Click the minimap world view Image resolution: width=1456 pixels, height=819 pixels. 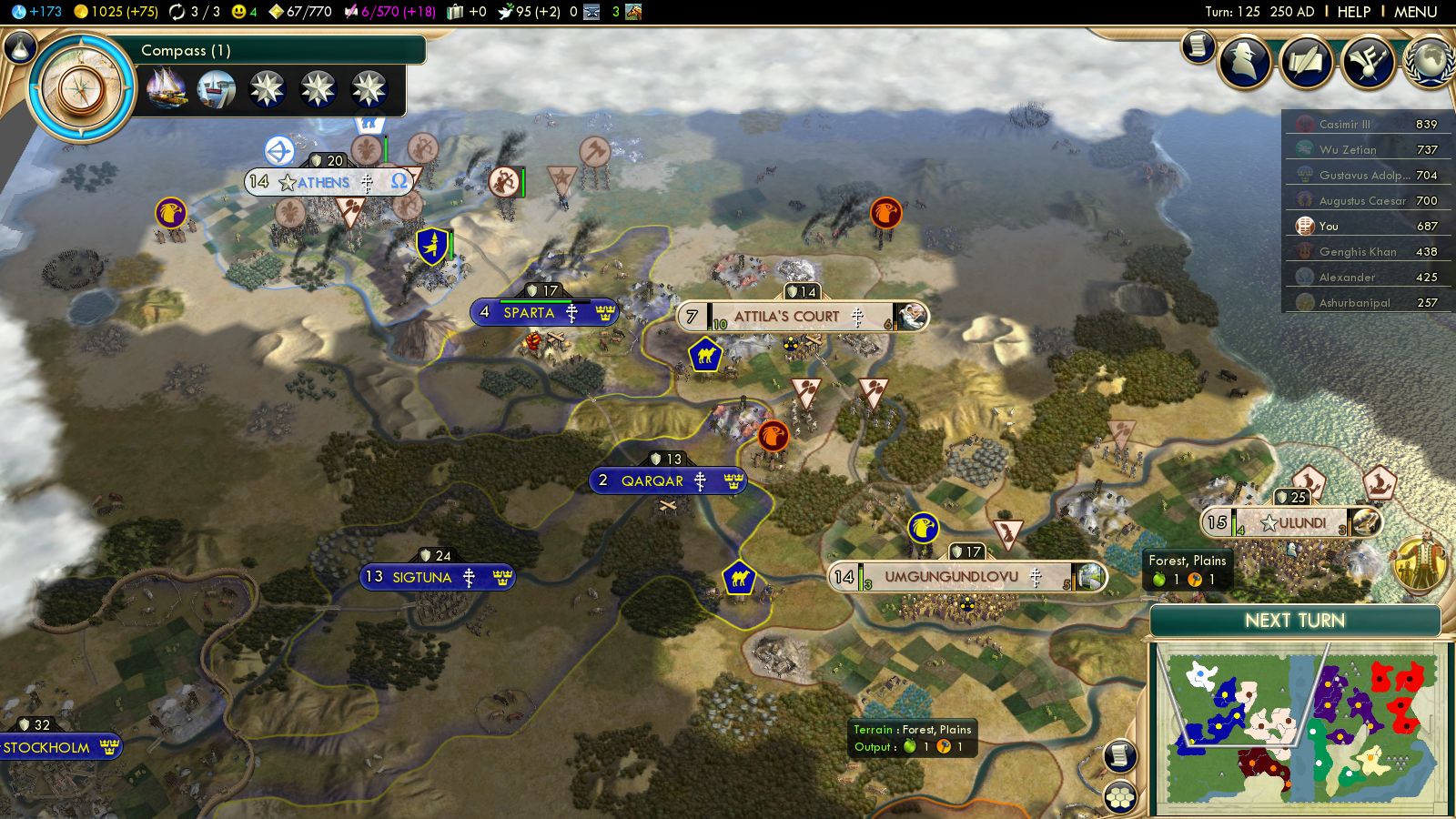tap(1299, 728)
